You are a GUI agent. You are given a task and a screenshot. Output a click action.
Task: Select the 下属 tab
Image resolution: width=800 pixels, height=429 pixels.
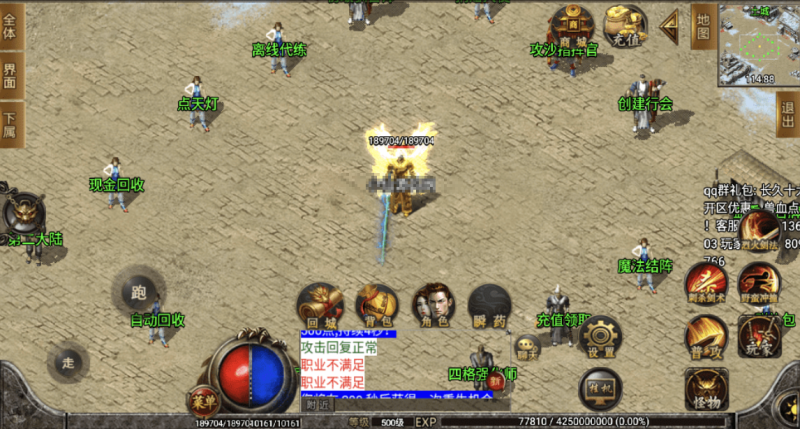click(x=10, y=124)
